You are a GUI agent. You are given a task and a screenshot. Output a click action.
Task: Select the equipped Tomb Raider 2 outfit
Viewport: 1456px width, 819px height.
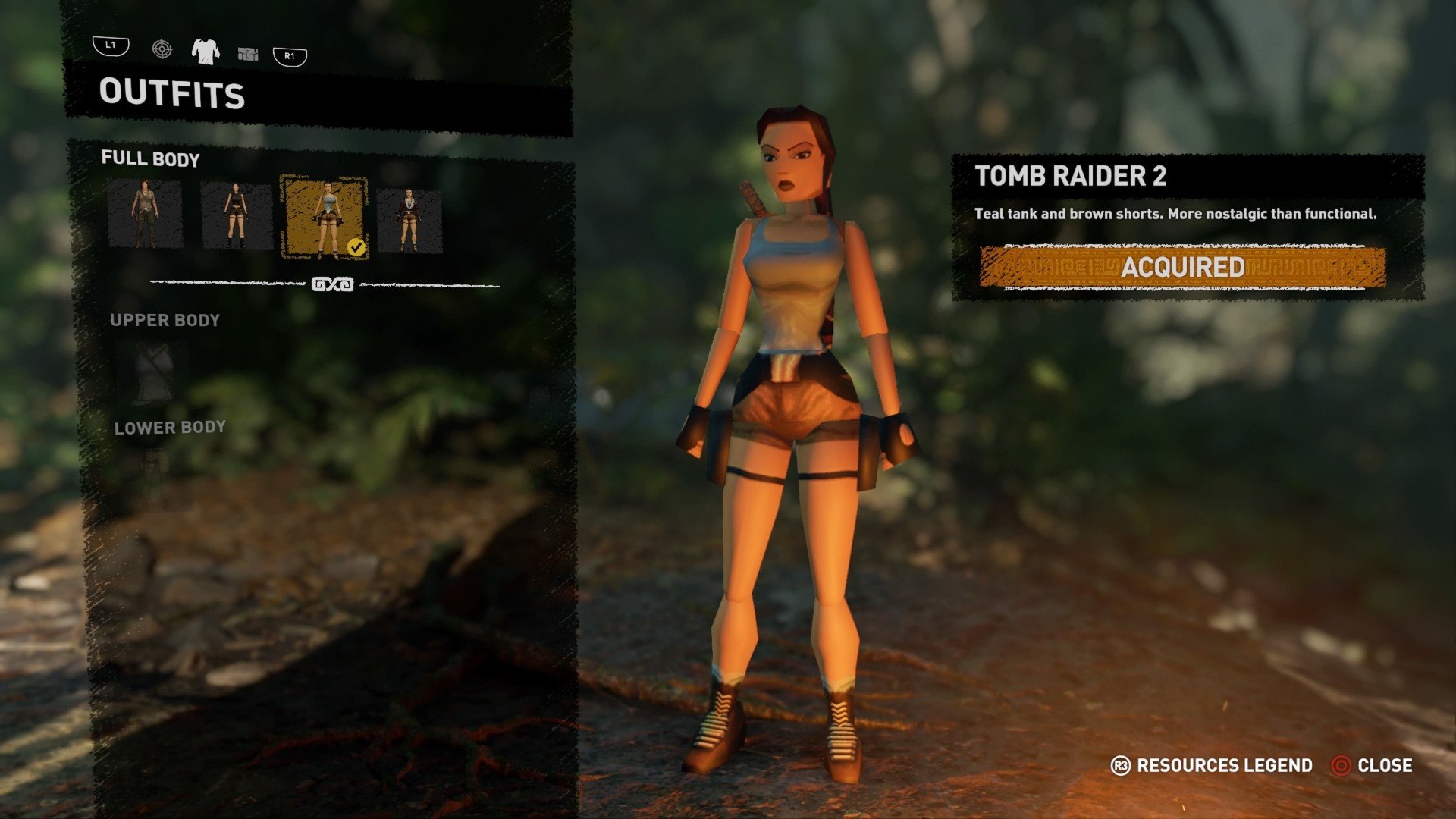coord(325,218)
